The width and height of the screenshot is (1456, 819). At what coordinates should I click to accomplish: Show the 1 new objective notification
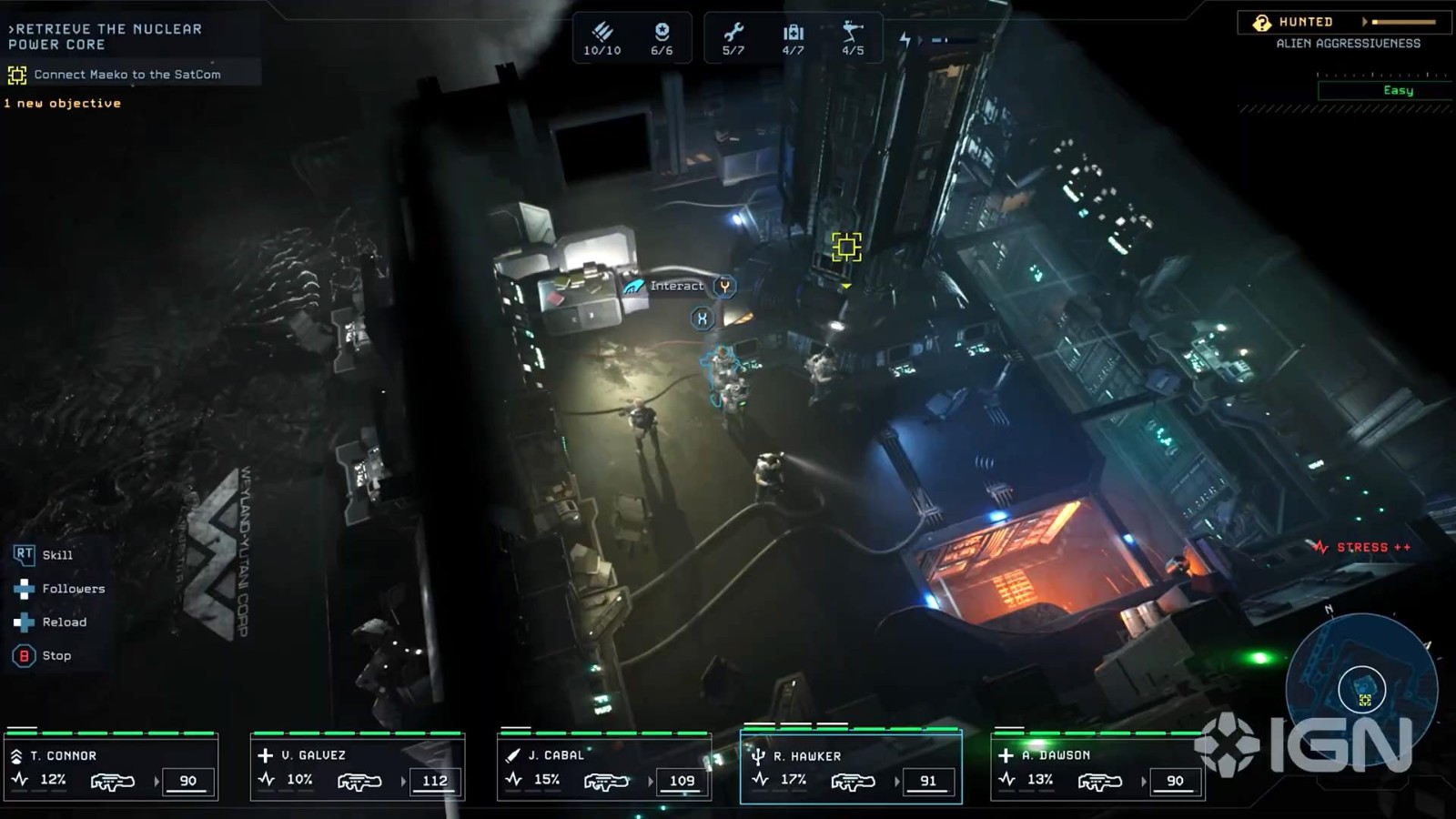click(63, 104)
